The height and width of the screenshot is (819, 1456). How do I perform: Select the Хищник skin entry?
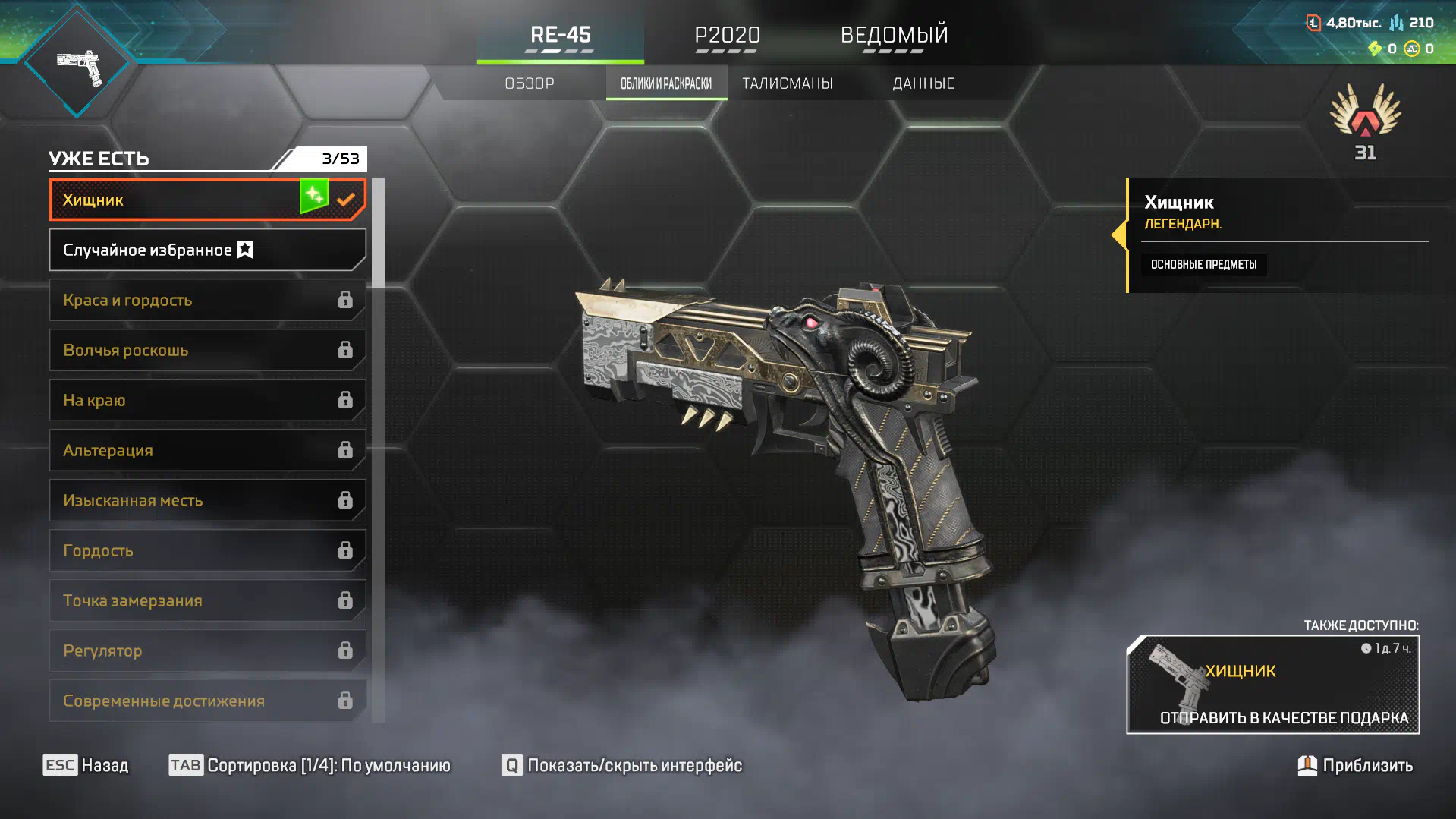(x=182, y=200)
